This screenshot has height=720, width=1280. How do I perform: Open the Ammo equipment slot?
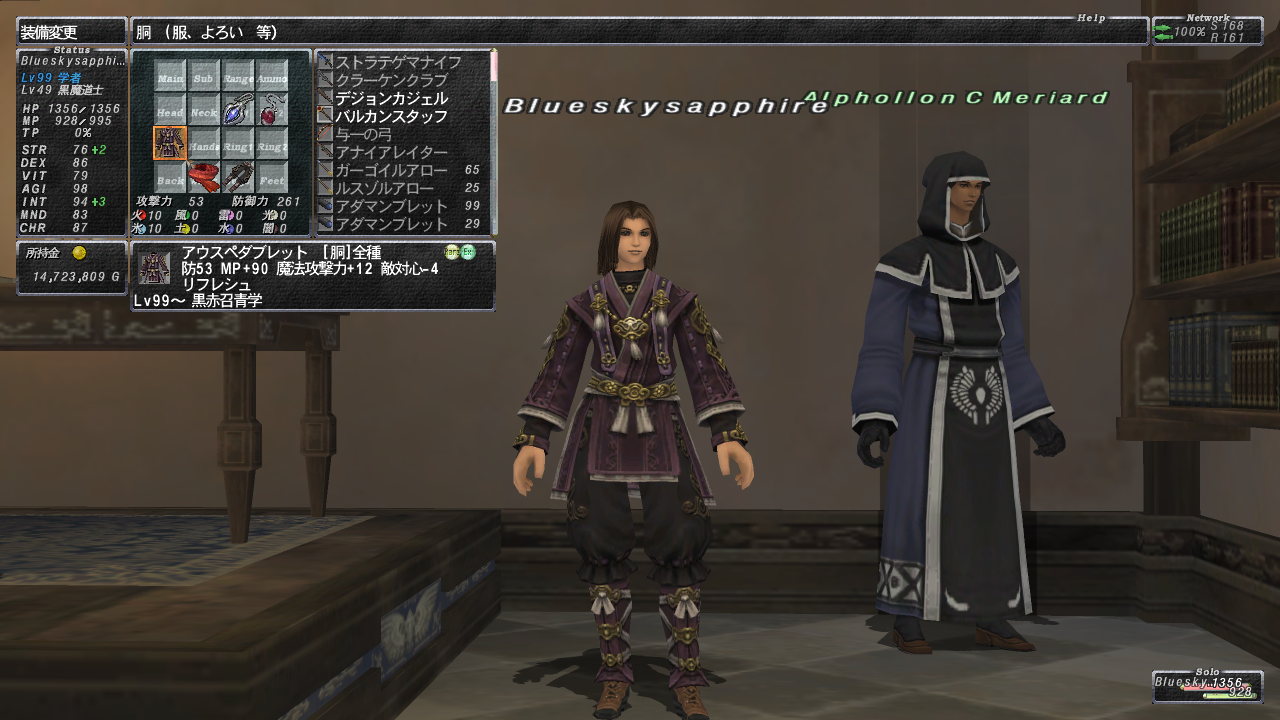point(271,77)
